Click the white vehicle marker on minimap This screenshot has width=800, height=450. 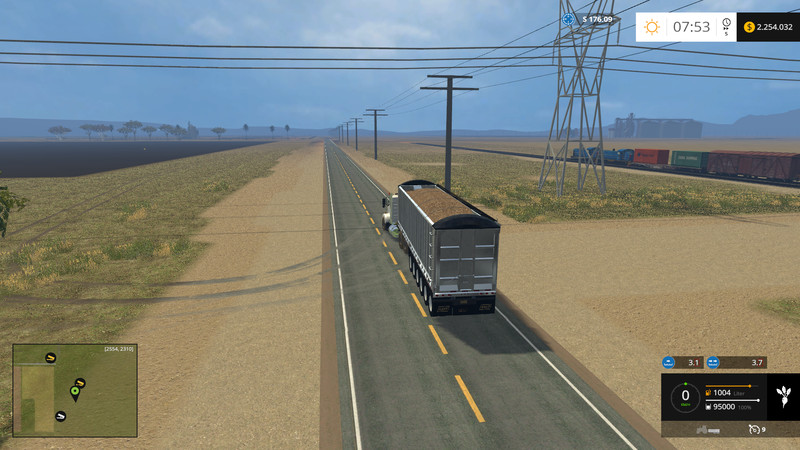tap(61, 415)
